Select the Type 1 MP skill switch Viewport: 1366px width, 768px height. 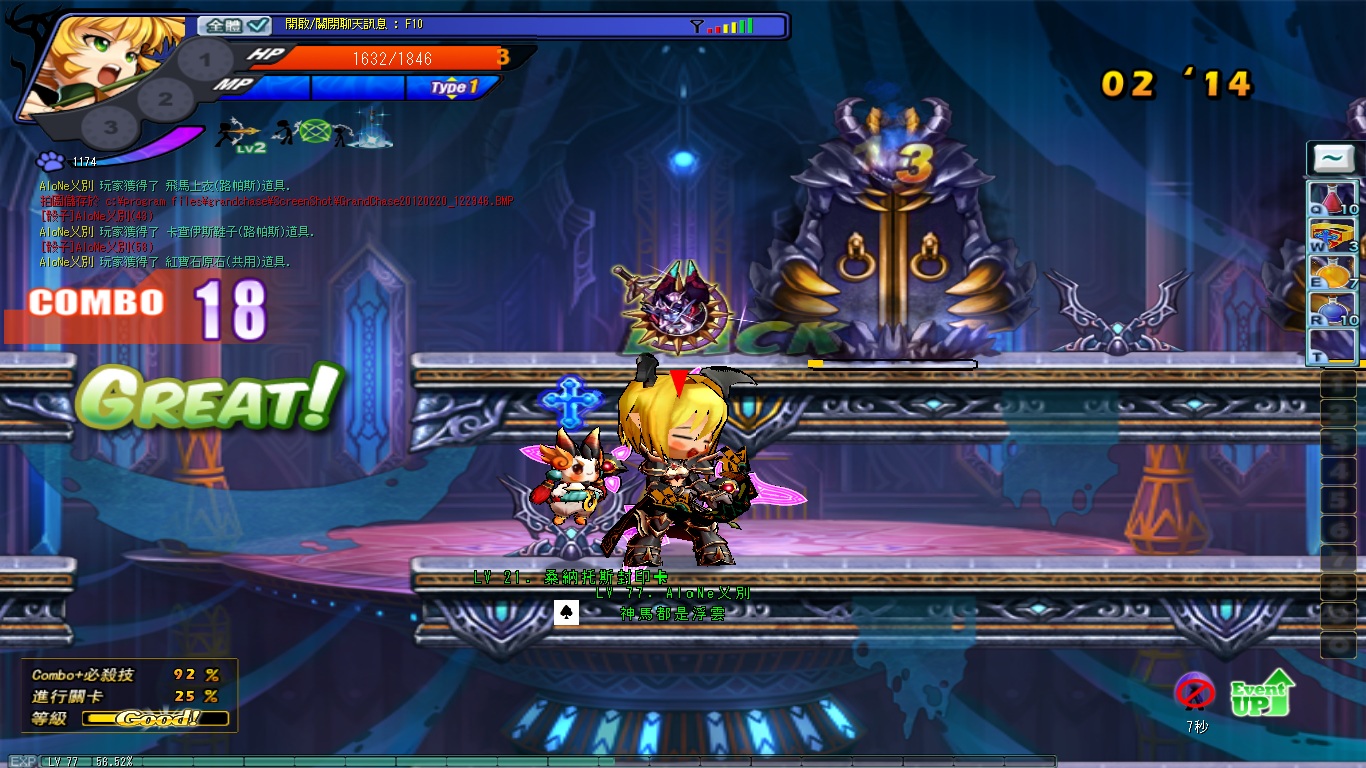coord(454,88)
